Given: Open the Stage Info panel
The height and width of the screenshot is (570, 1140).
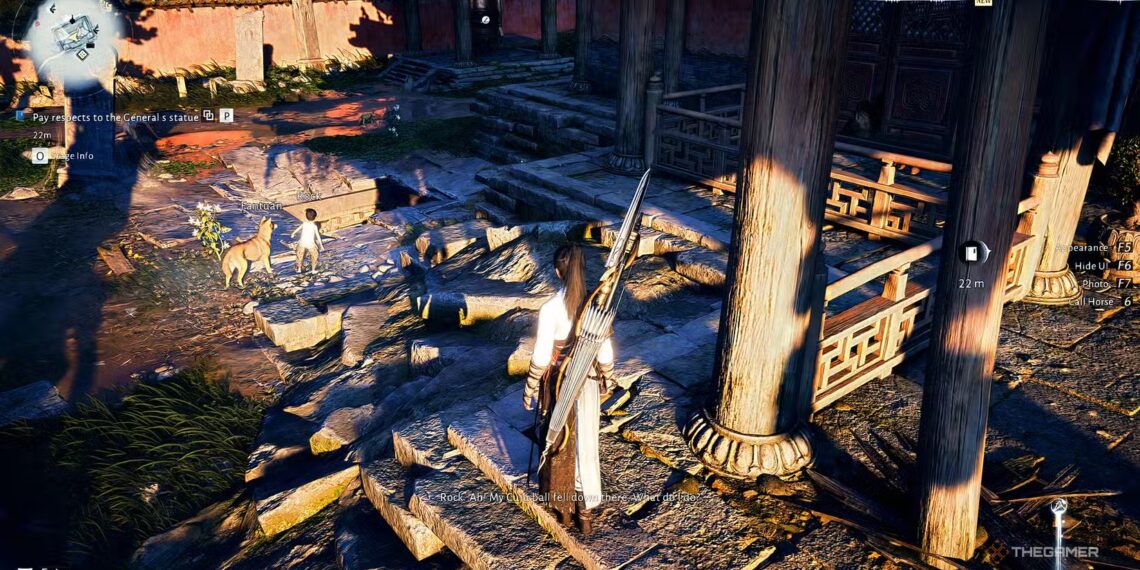Looking at the screenshot, I should click(68, 155).
